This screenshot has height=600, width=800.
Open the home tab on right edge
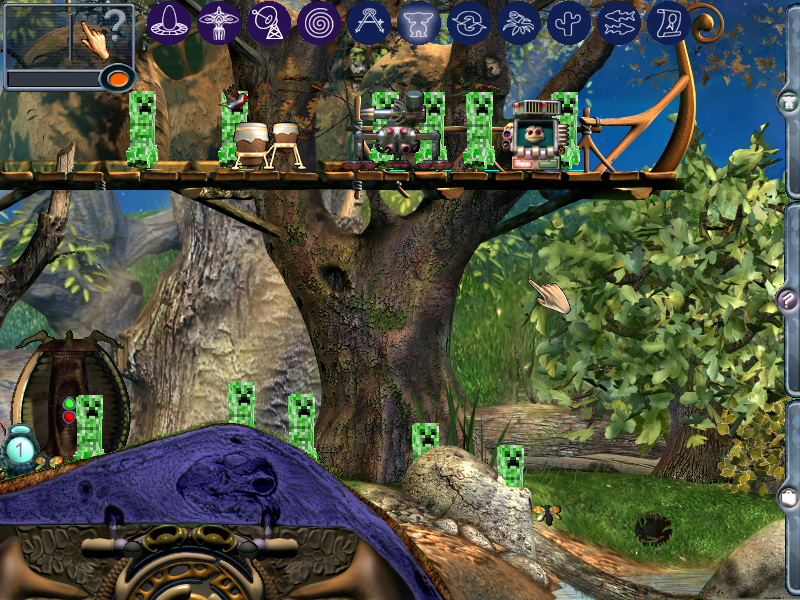click(788, 101)
